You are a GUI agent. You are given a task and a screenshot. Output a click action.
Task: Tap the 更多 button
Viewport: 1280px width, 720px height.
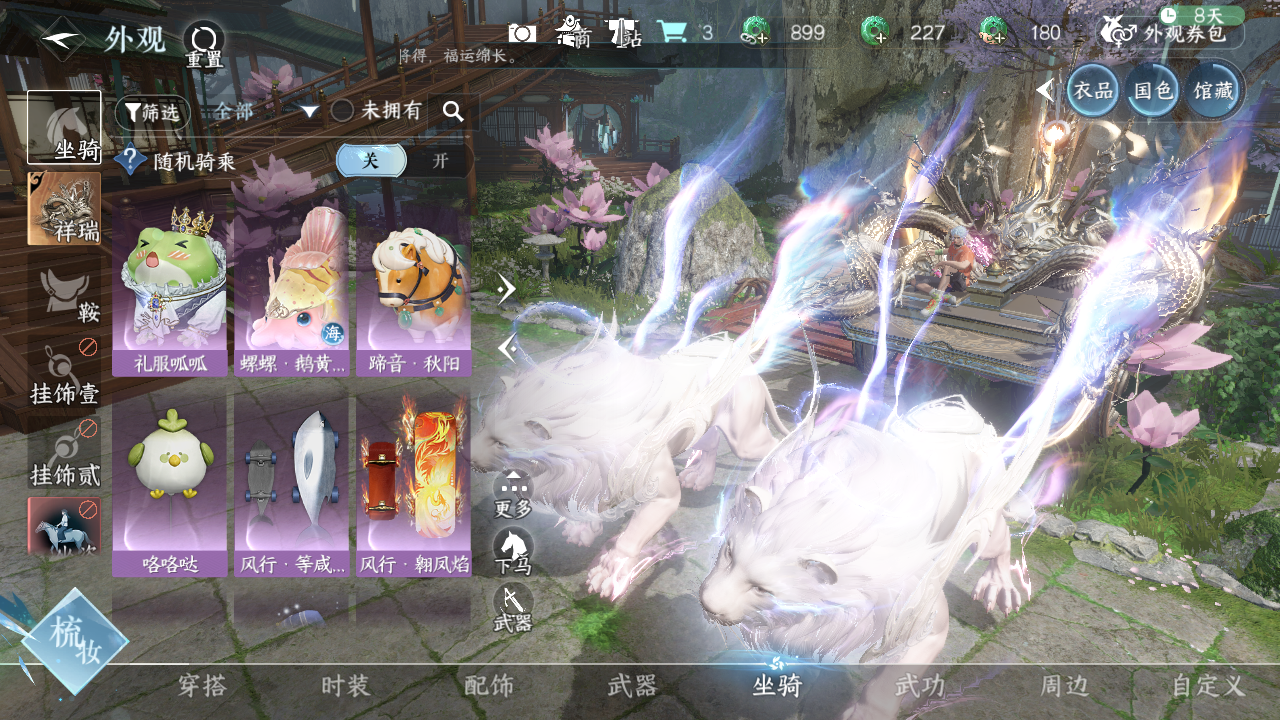click(513, 494)
